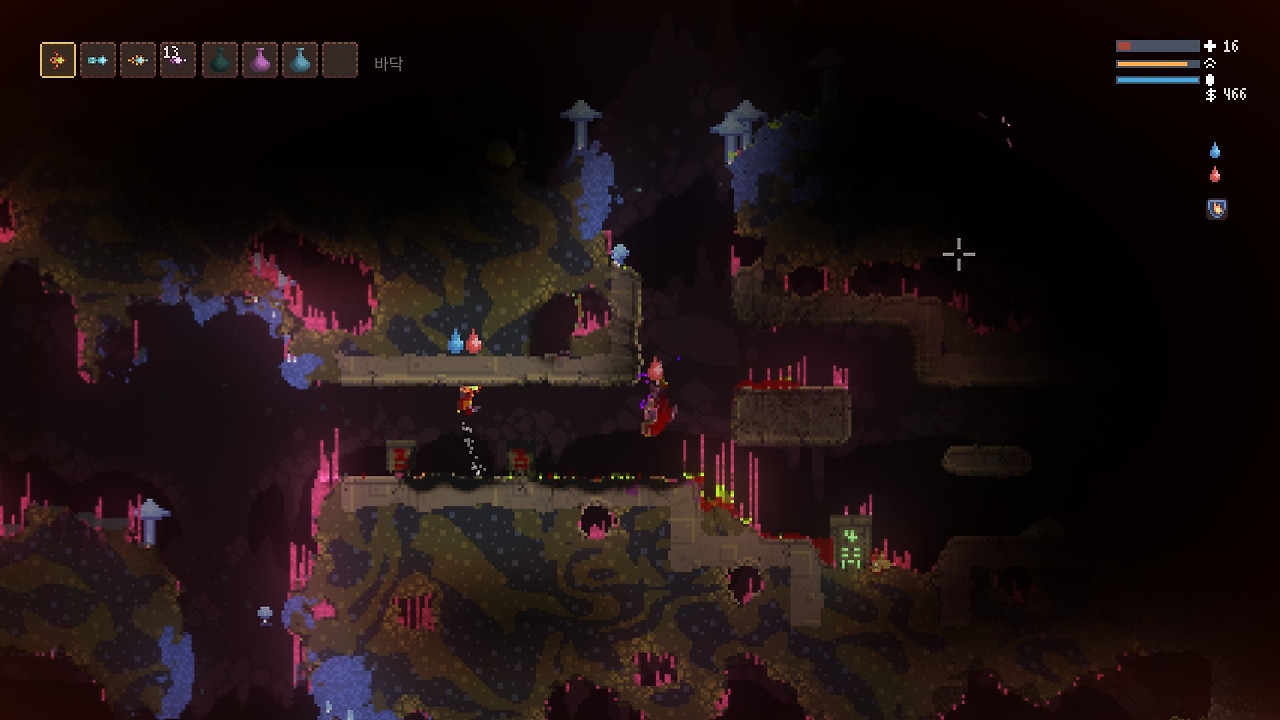Select the dark green flask slot
The height and width of the screenshot is (720, 1280).
coord(220,60)
